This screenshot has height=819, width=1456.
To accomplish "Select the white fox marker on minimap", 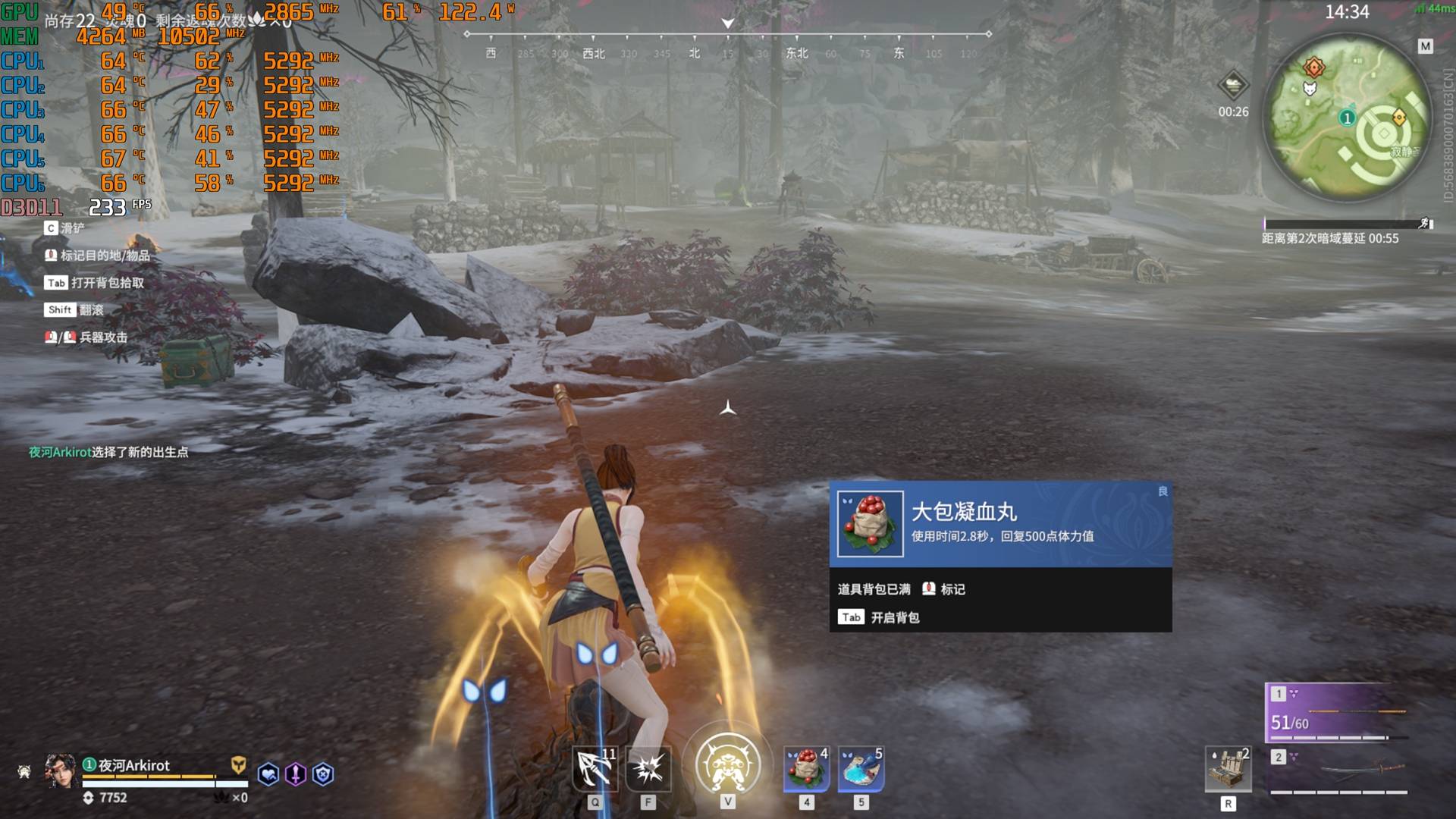I will (1310, 89).
